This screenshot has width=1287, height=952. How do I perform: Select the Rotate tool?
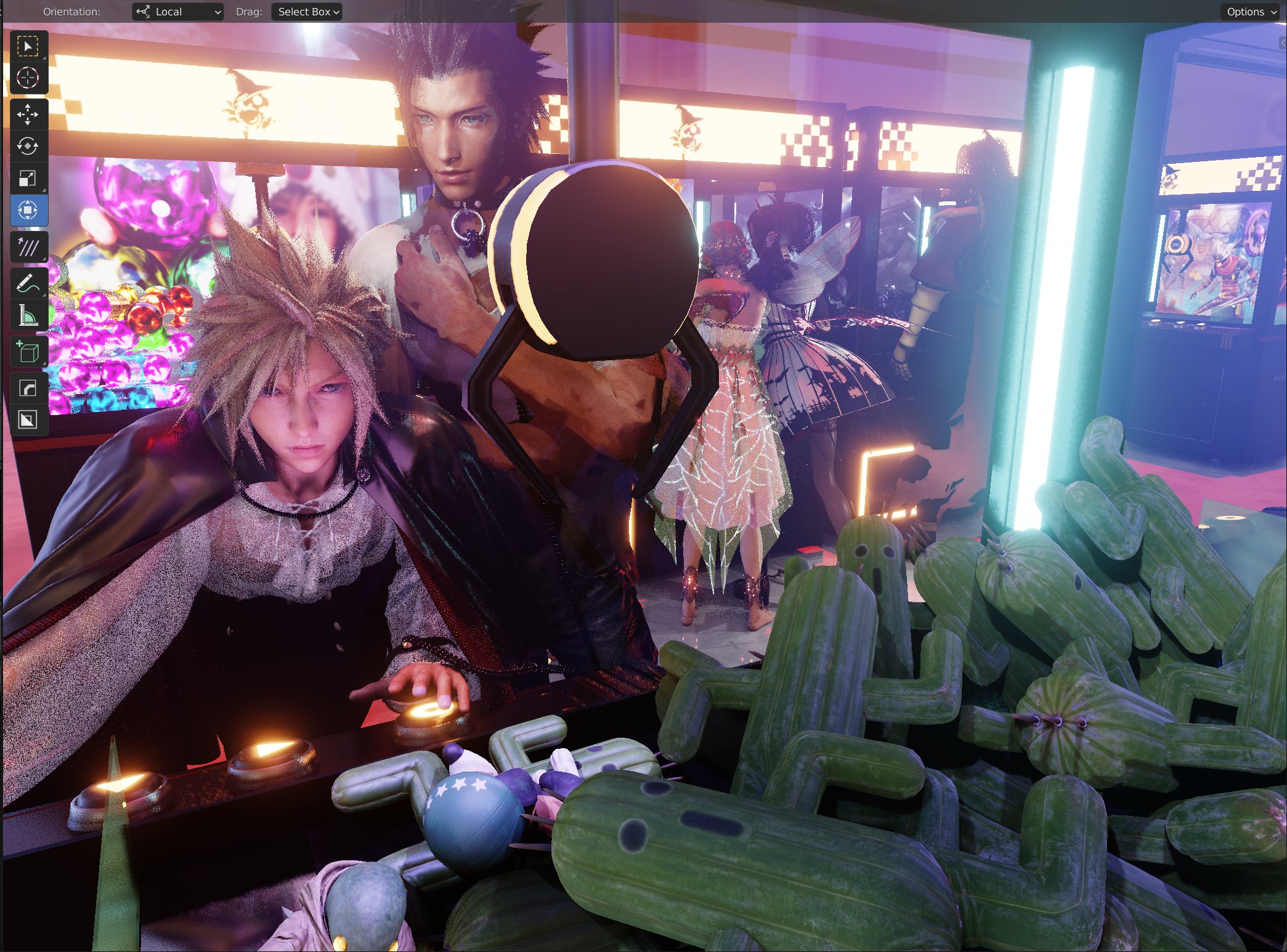(x=29, y=147)
